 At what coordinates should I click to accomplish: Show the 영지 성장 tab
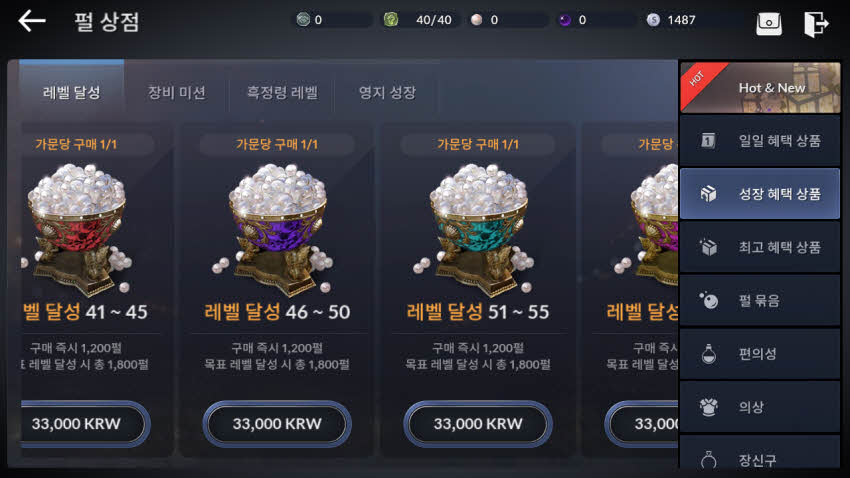[x=387, y=93]
